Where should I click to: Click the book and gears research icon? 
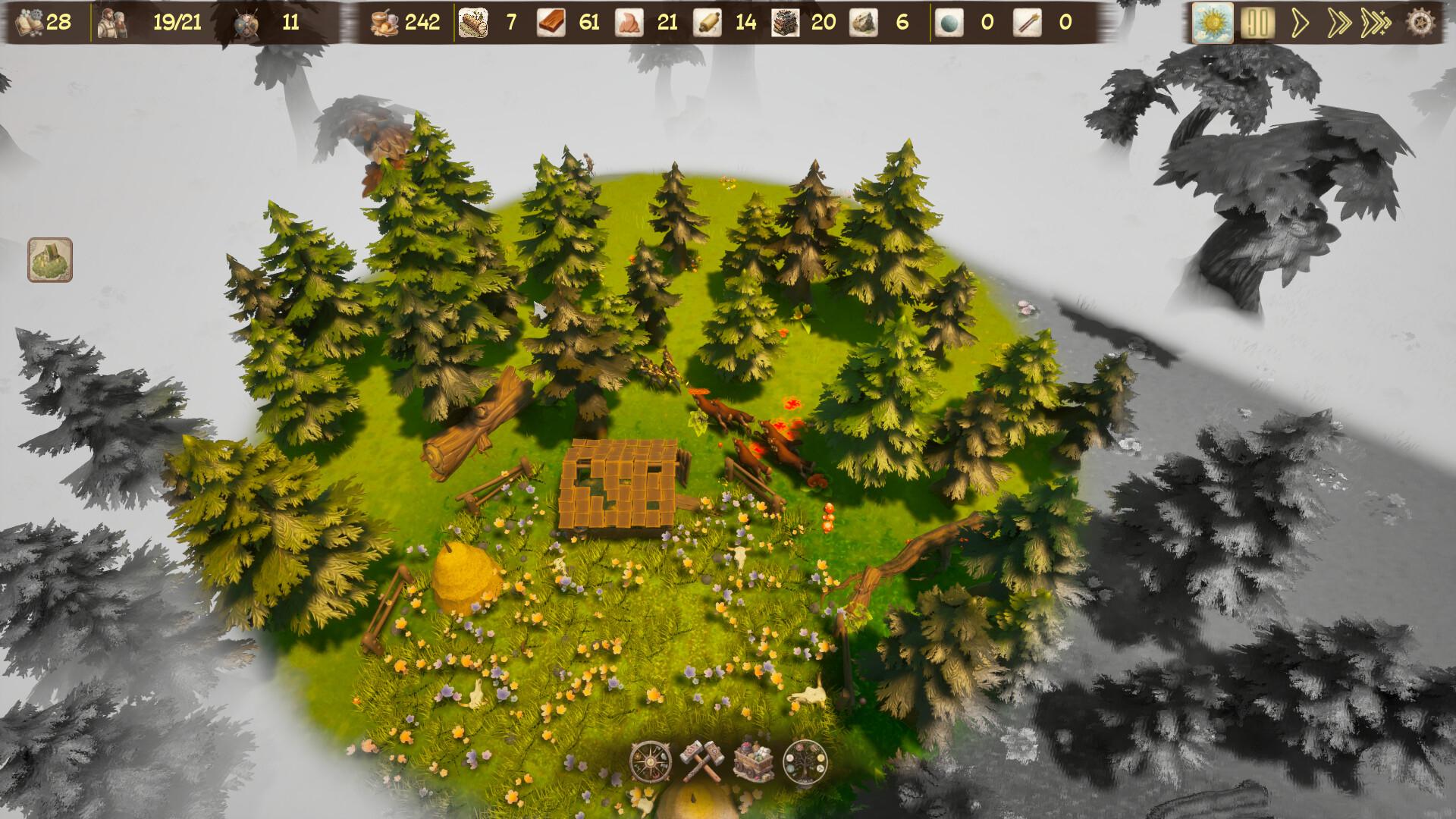29,23
